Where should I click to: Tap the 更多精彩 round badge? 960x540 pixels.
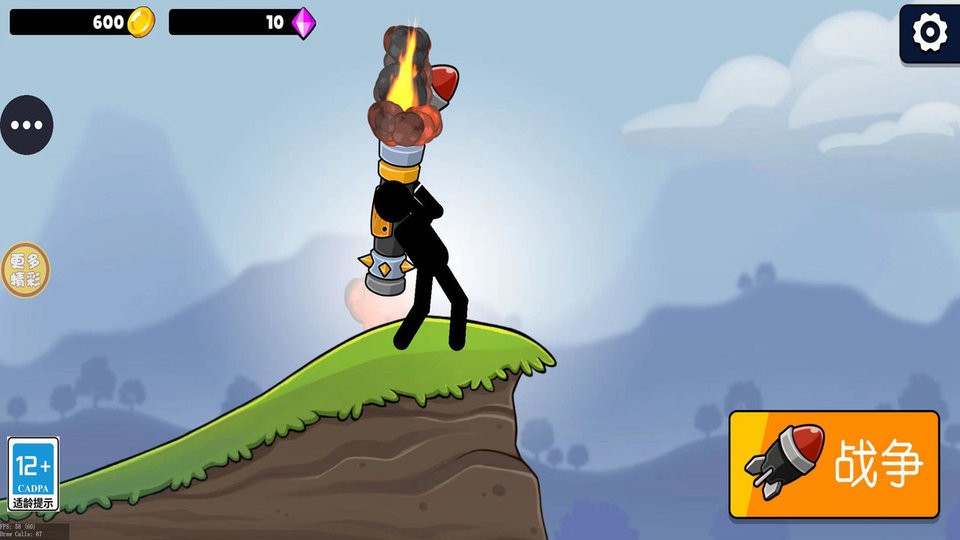point(25,269)
